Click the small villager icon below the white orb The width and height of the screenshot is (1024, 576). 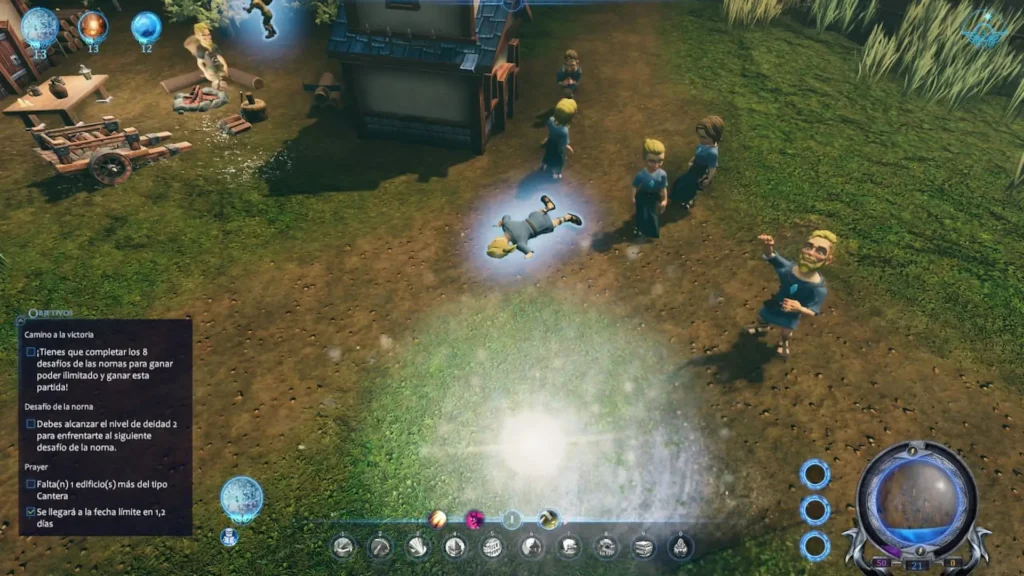pos(229,537)
